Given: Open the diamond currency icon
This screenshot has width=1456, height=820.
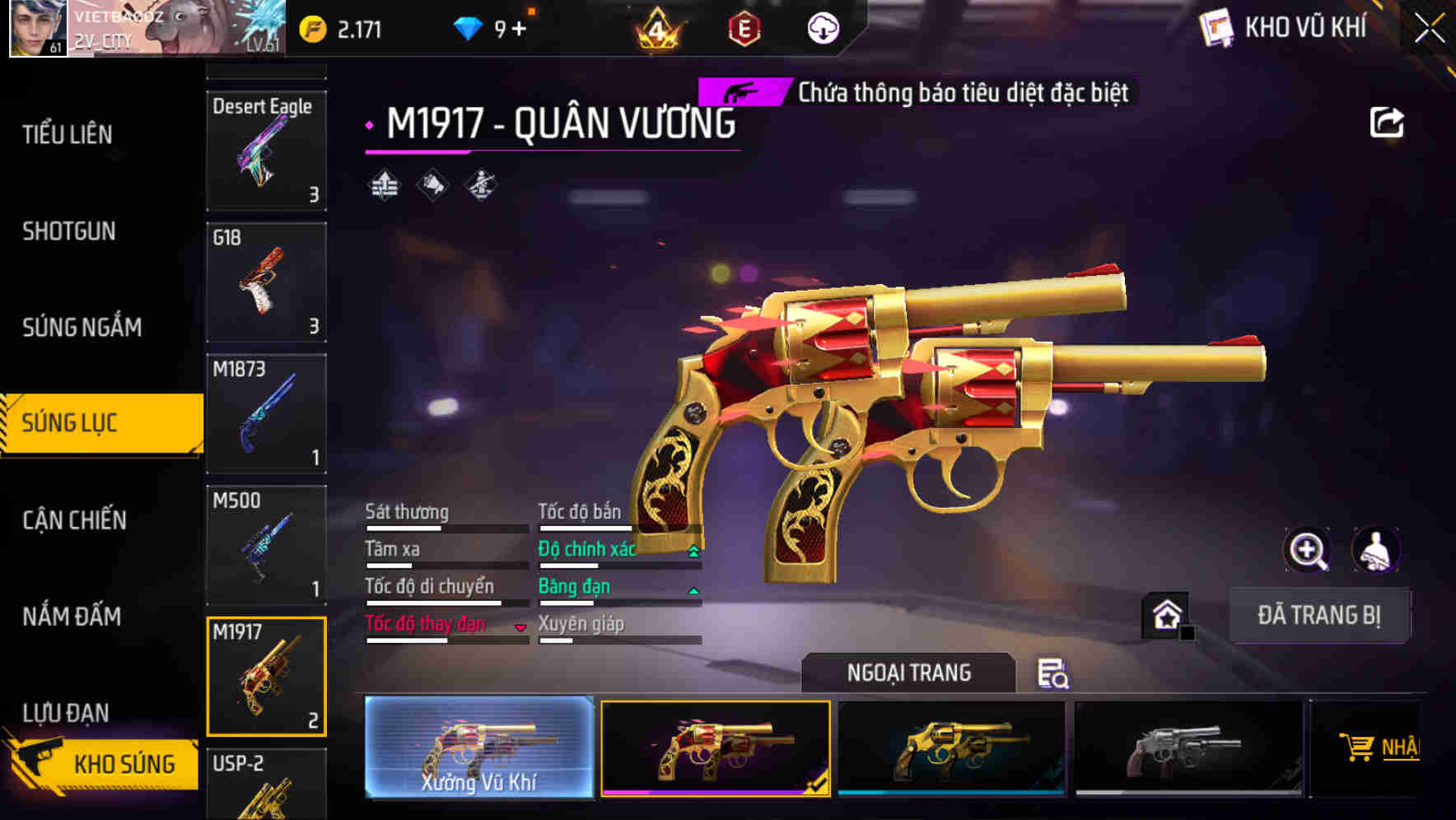Looking at the screenshot, I should coord(467,26).
